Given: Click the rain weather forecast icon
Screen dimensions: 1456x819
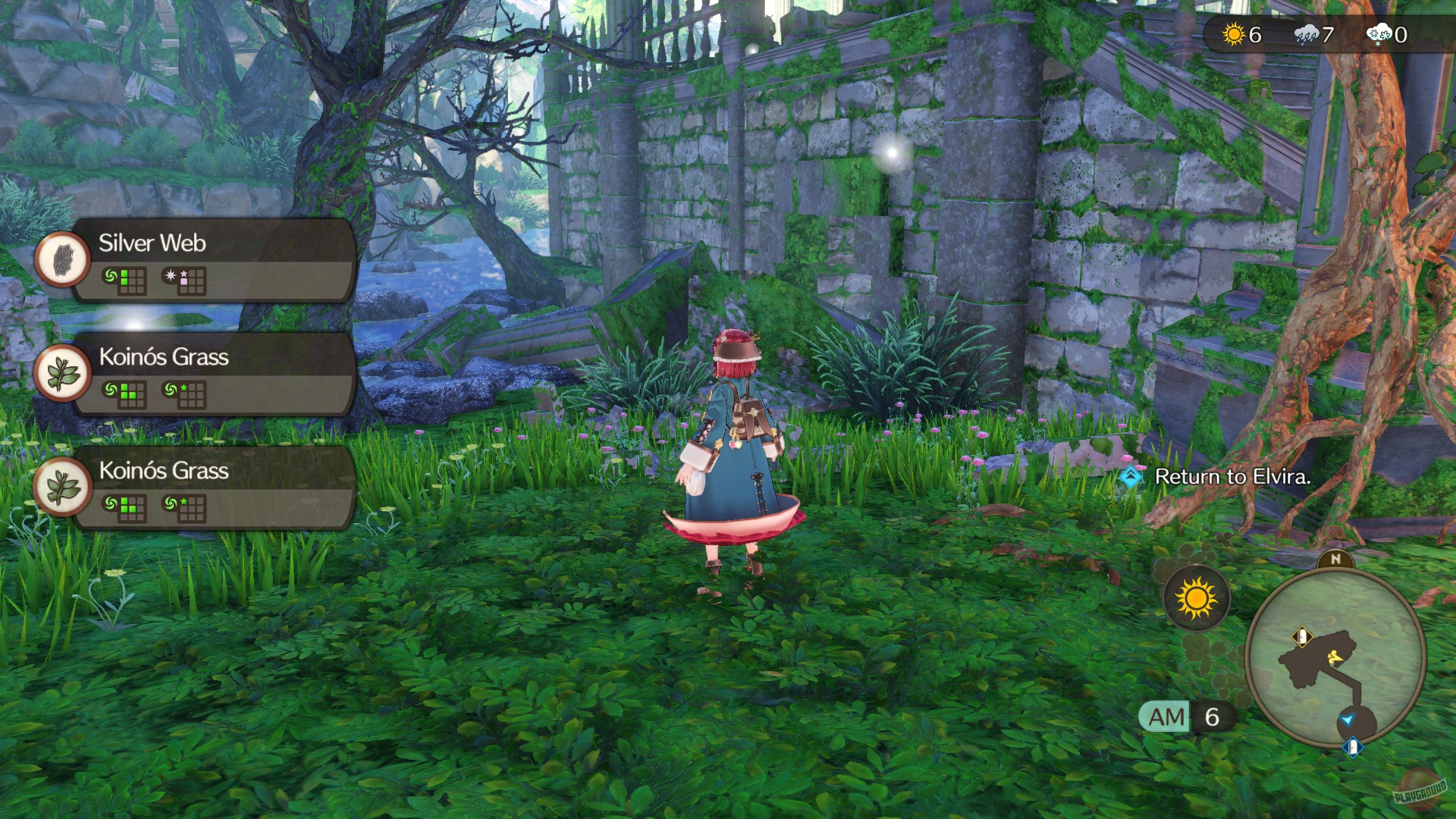Looking at the screenshot, I should coord(1306,34).
